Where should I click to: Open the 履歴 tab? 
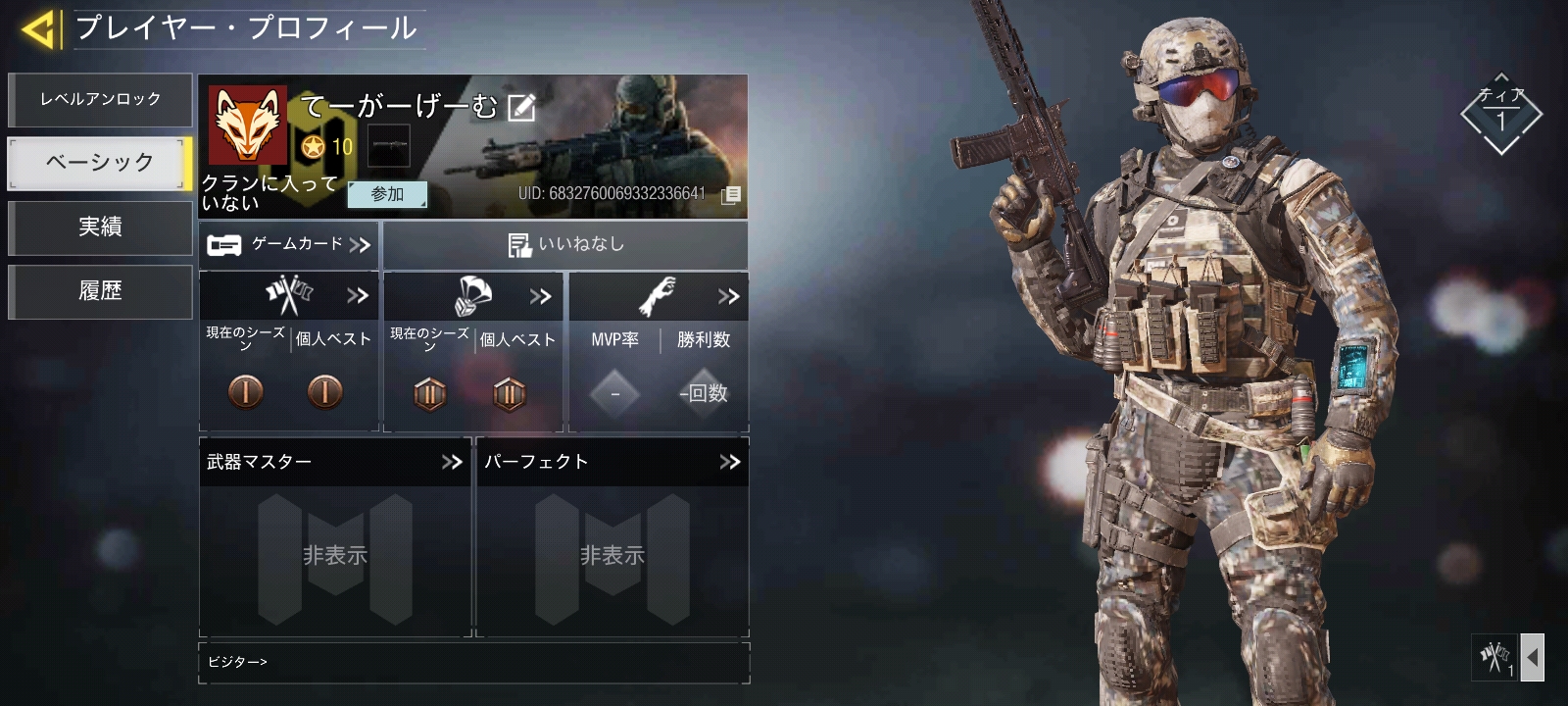point(100,291)
